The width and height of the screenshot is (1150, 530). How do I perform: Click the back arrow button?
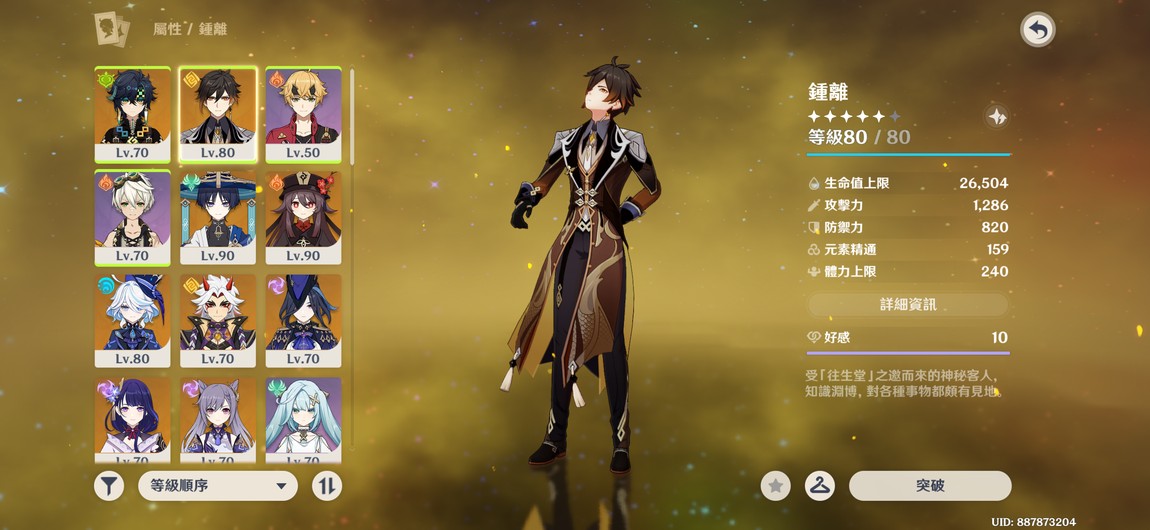point(1037,30)
